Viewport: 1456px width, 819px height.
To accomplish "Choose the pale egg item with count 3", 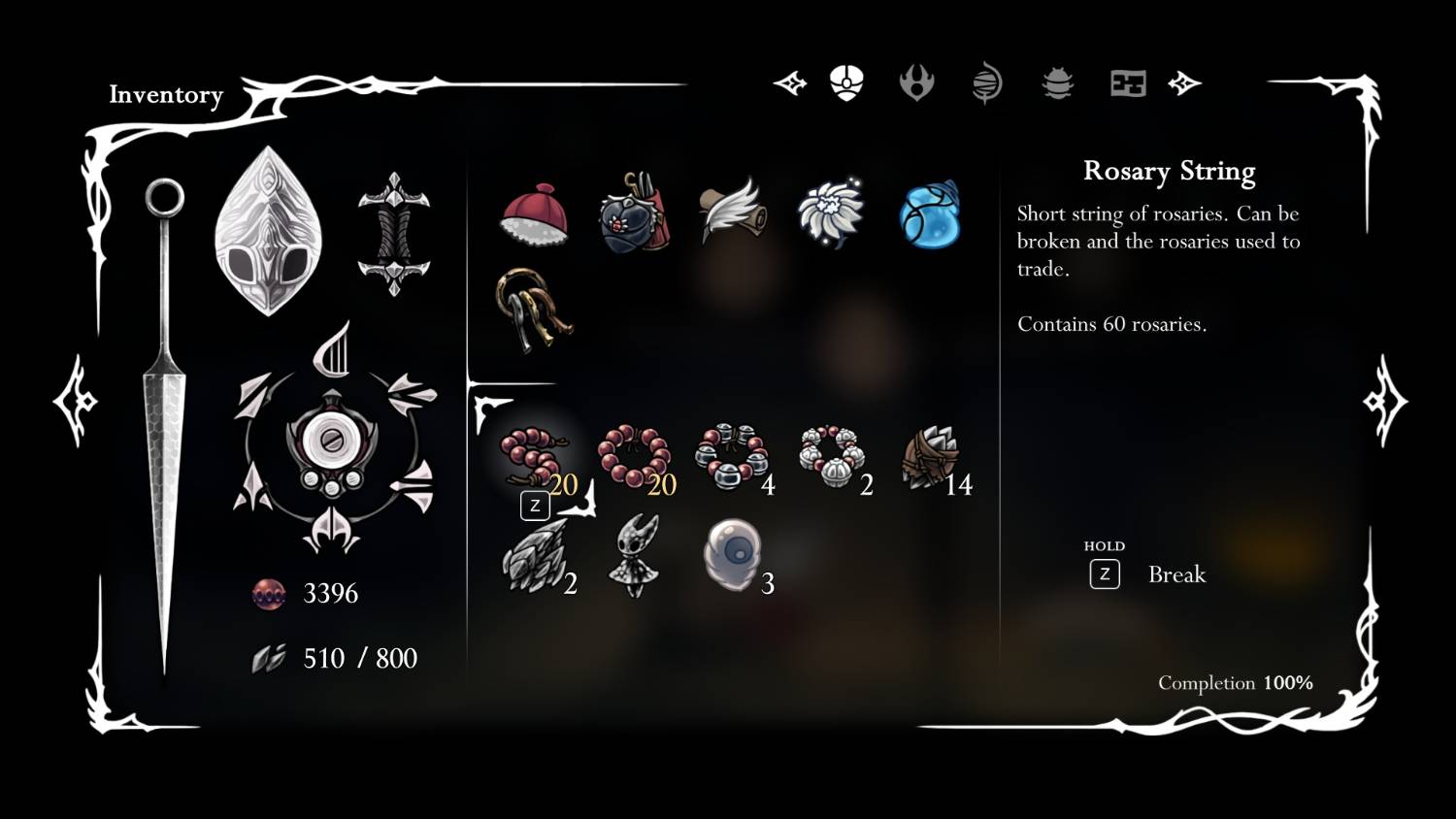I will pos(733,555).
